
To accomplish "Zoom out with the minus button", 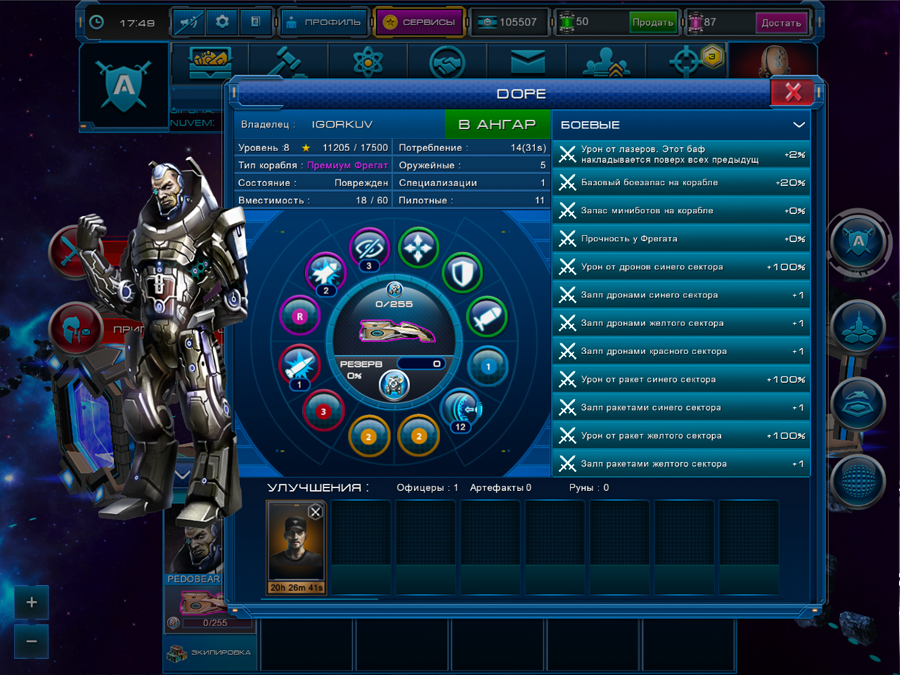I will tap(32, 641).
